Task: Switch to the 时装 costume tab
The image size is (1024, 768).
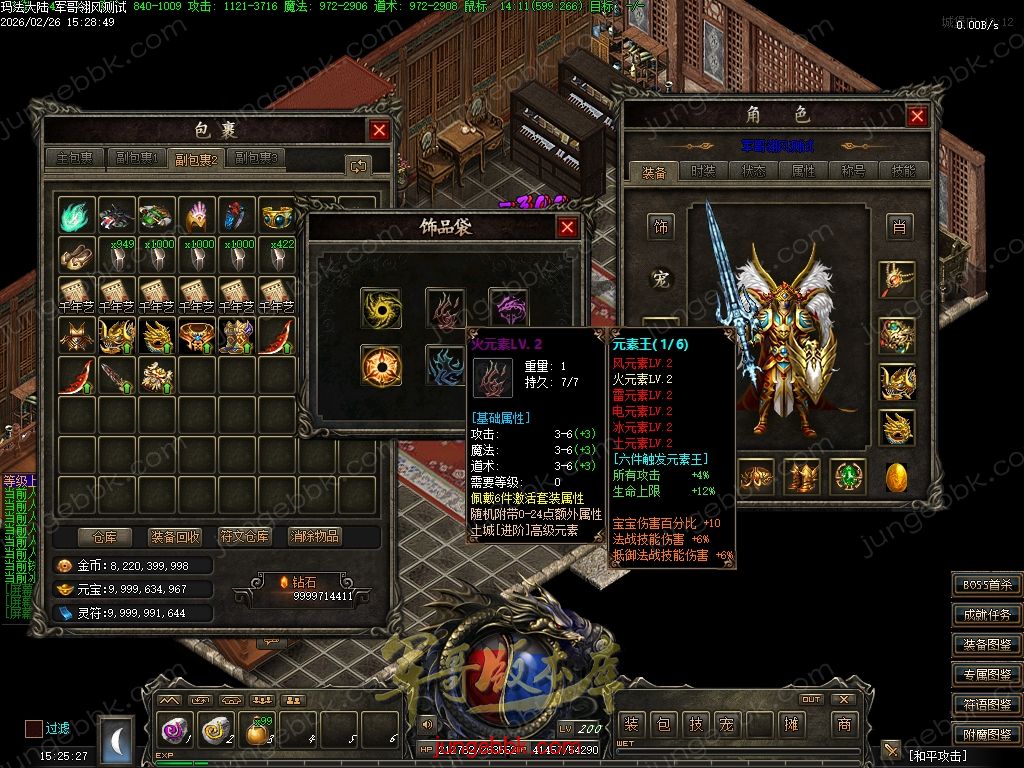Action: pos(704,171)
